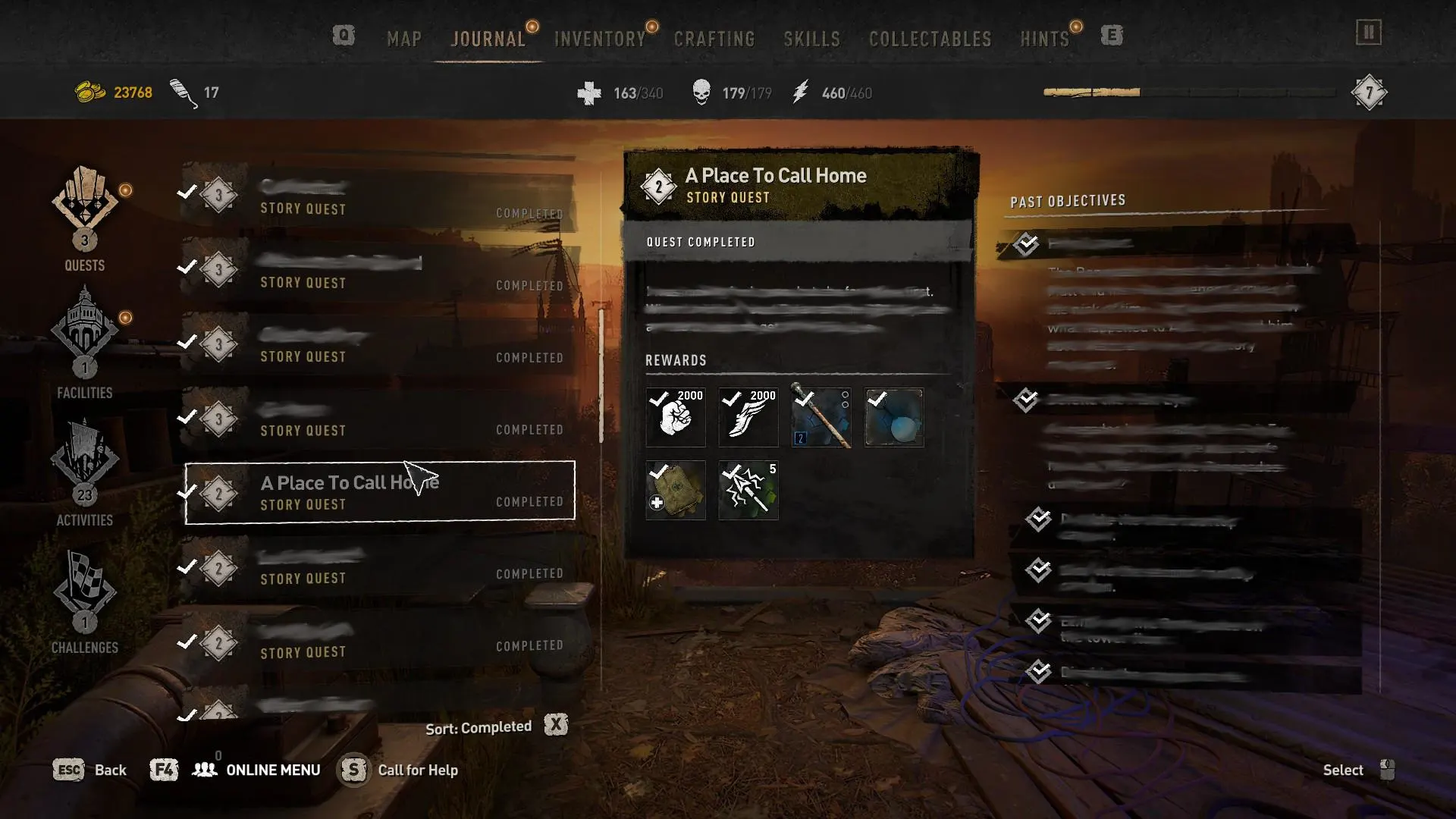Switch to the Map tab
1456x819 pixels.
404,39
